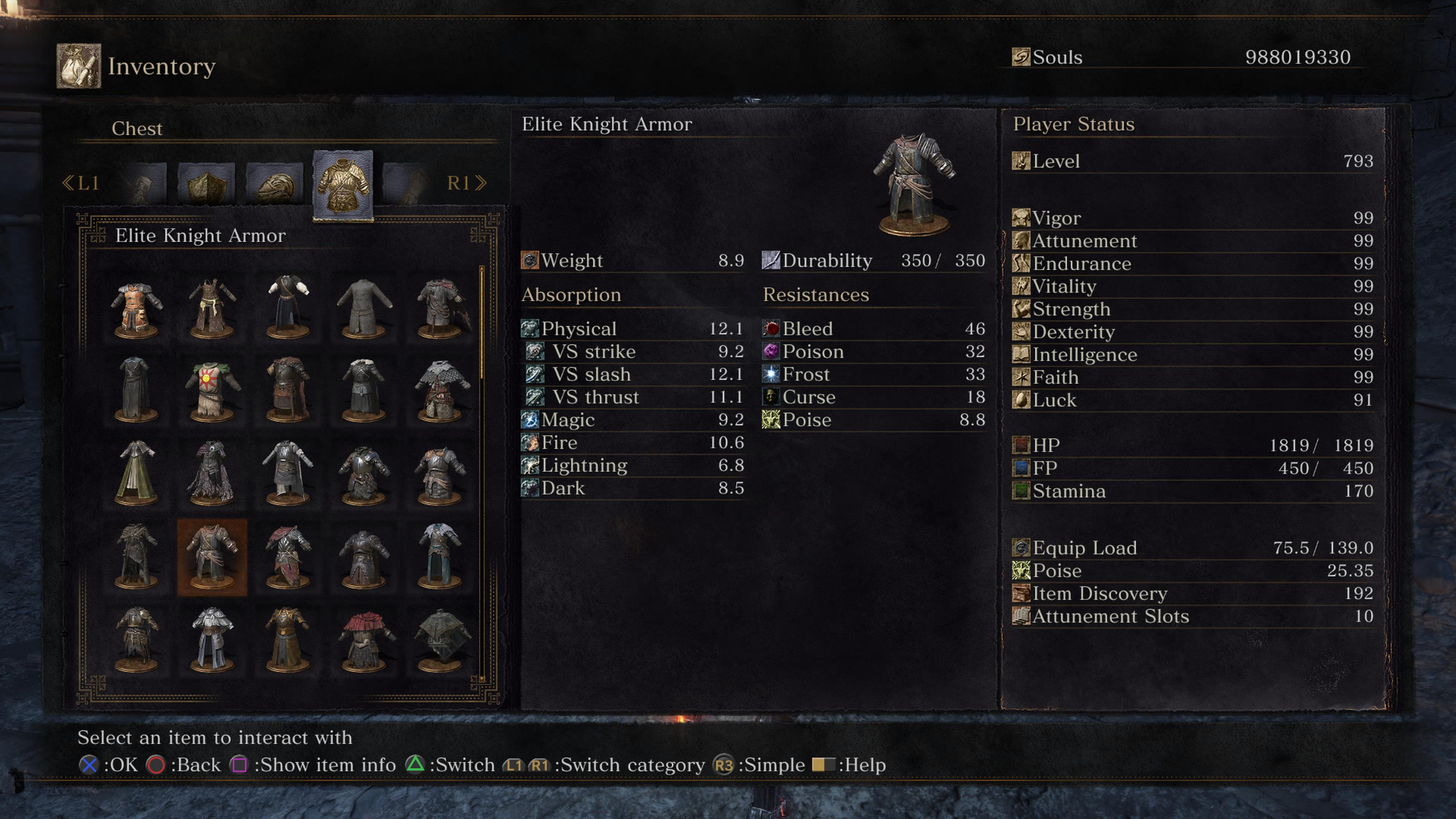
Task: Choose the highlighted Elite Knight Armor slot
Action: coord(212,557)
